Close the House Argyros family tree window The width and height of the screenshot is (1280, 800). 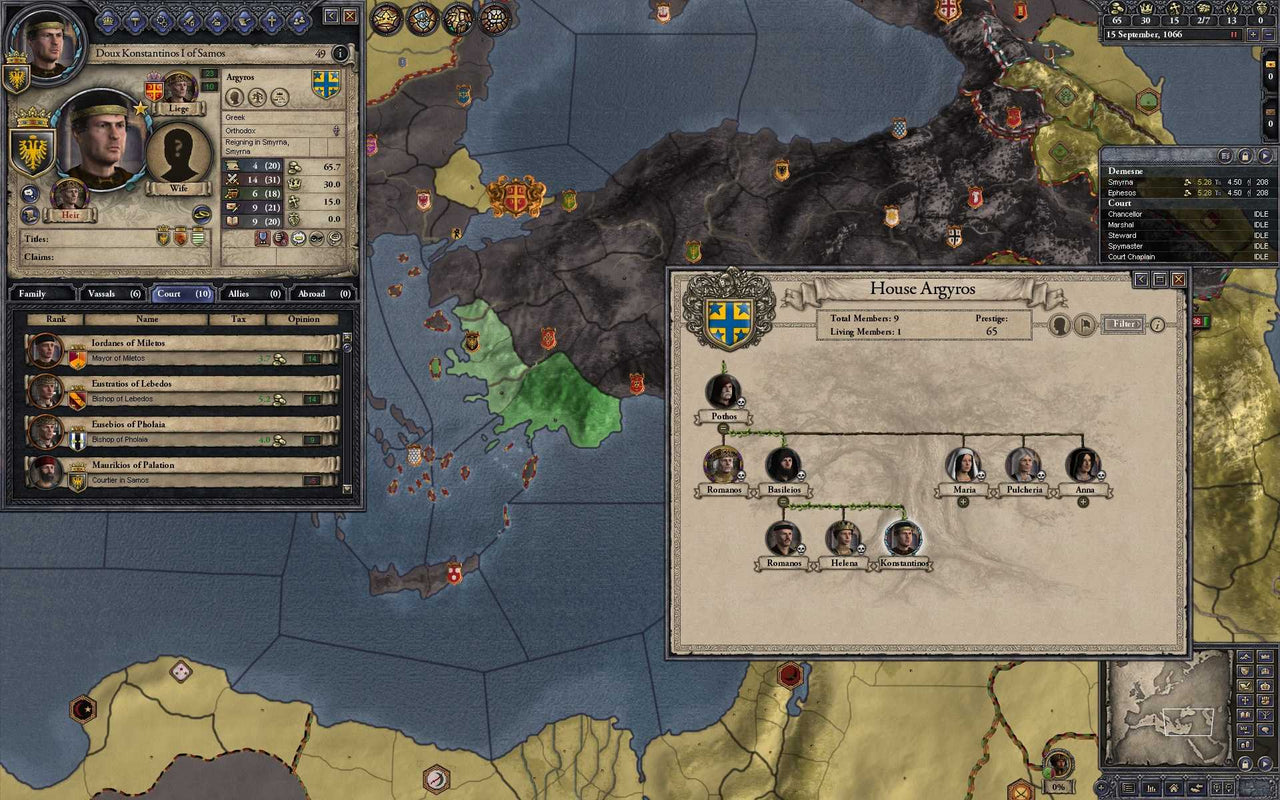point(1179,280)
